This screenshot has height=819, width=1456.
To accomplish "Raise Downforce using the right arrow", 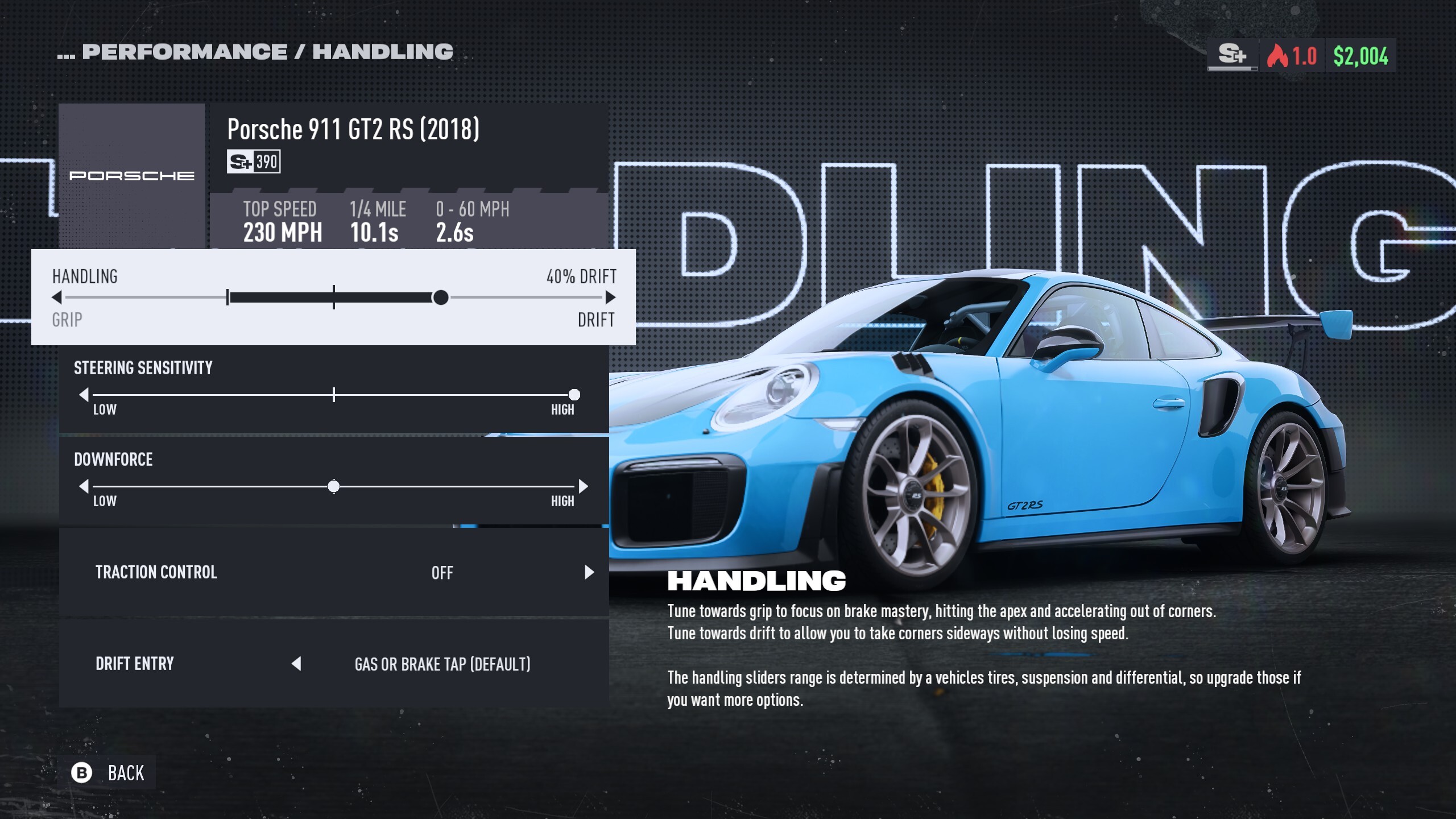I will pos(583,486).
